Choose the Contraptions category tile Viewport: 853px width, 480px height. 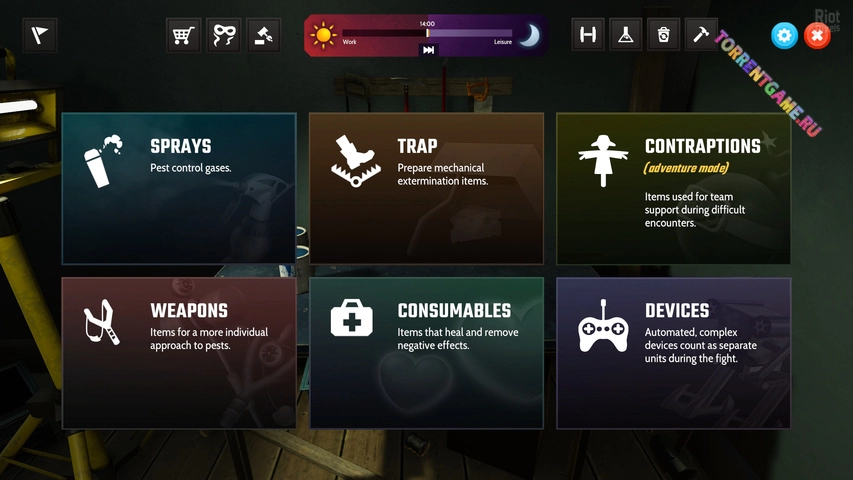click(x=673, y=188)
